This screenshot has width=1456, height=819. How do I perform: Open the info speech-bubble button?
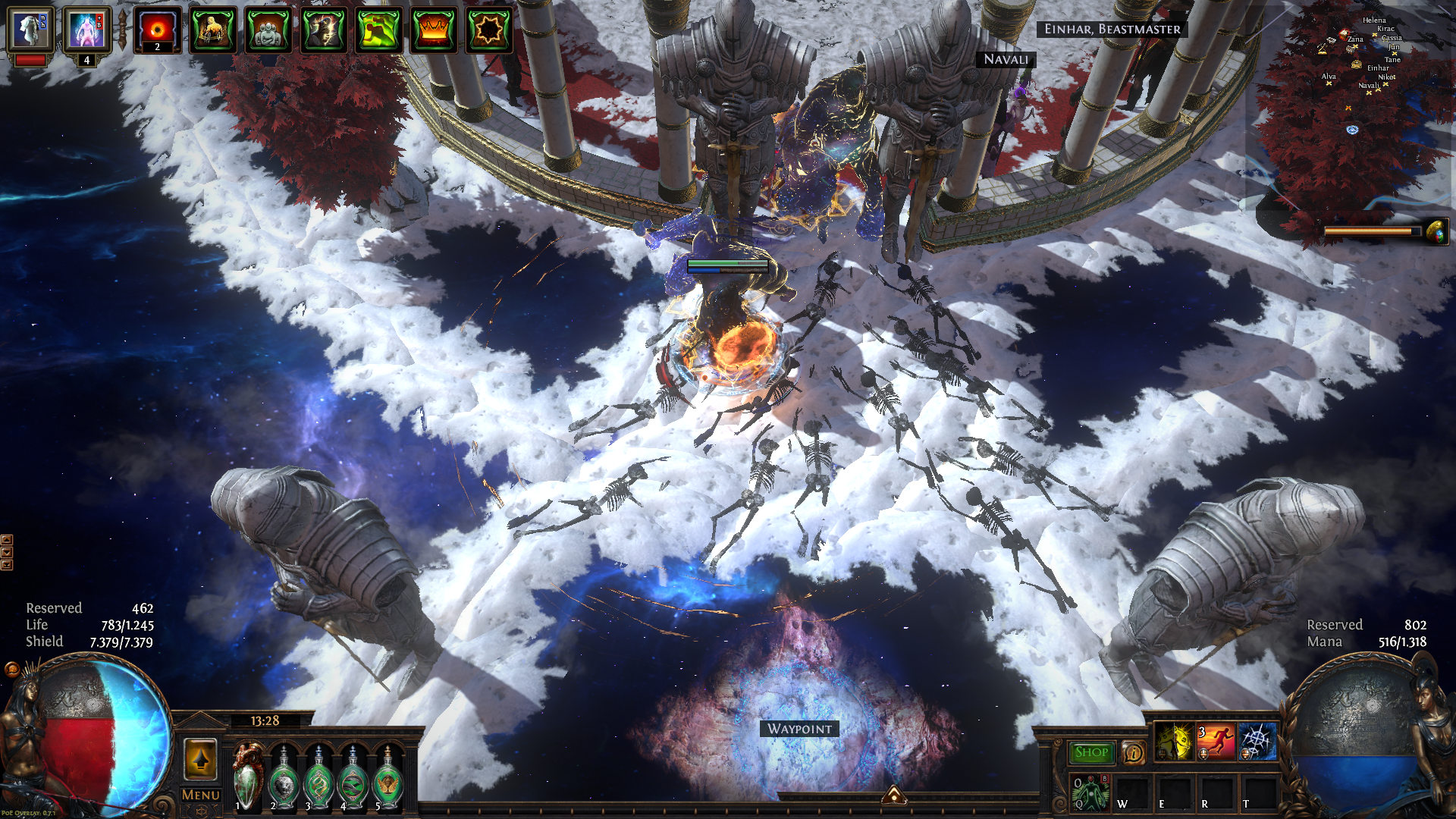pos(1133,752)
